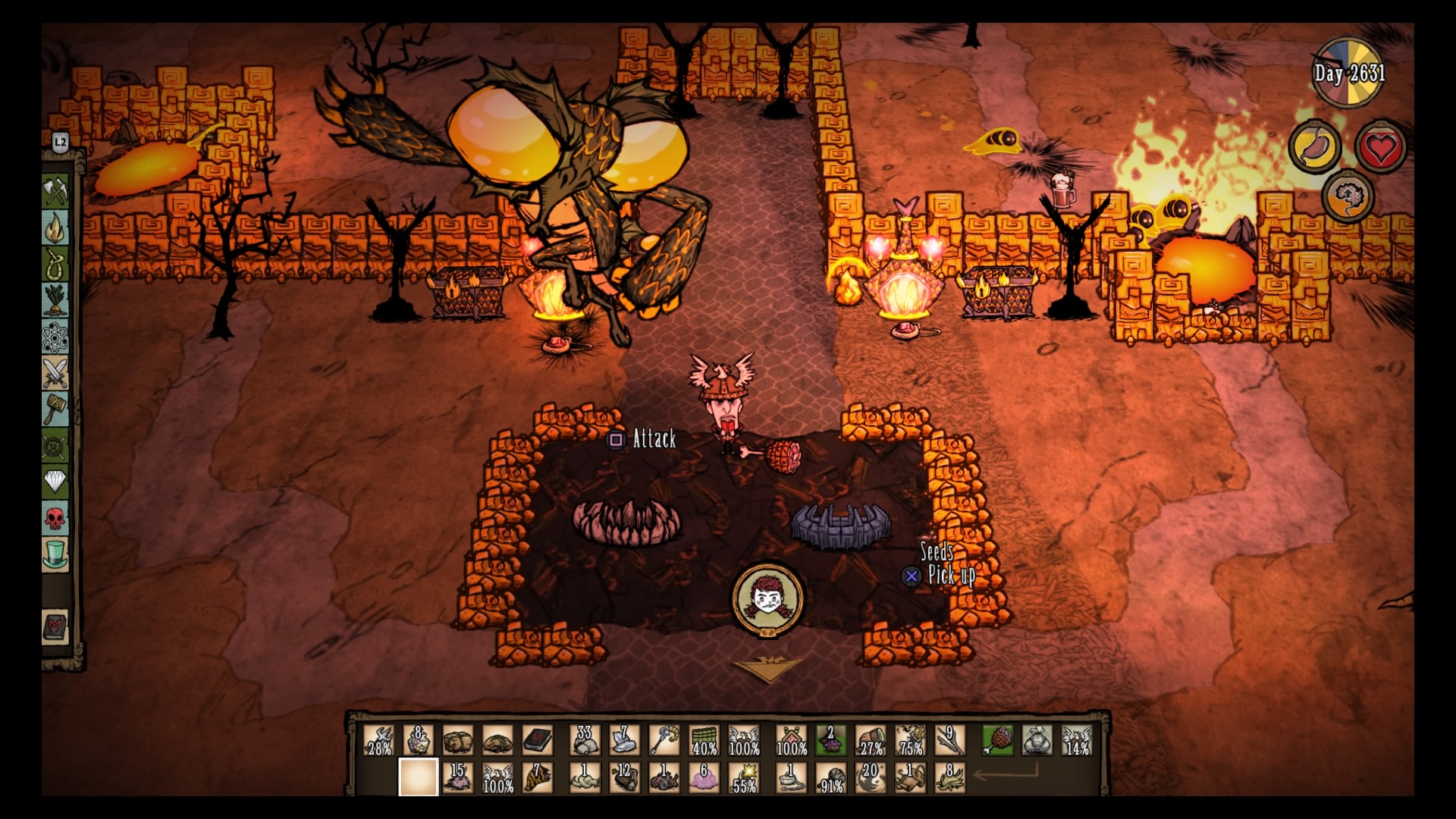Open the flame Light crafting tab

coord(55,227)
